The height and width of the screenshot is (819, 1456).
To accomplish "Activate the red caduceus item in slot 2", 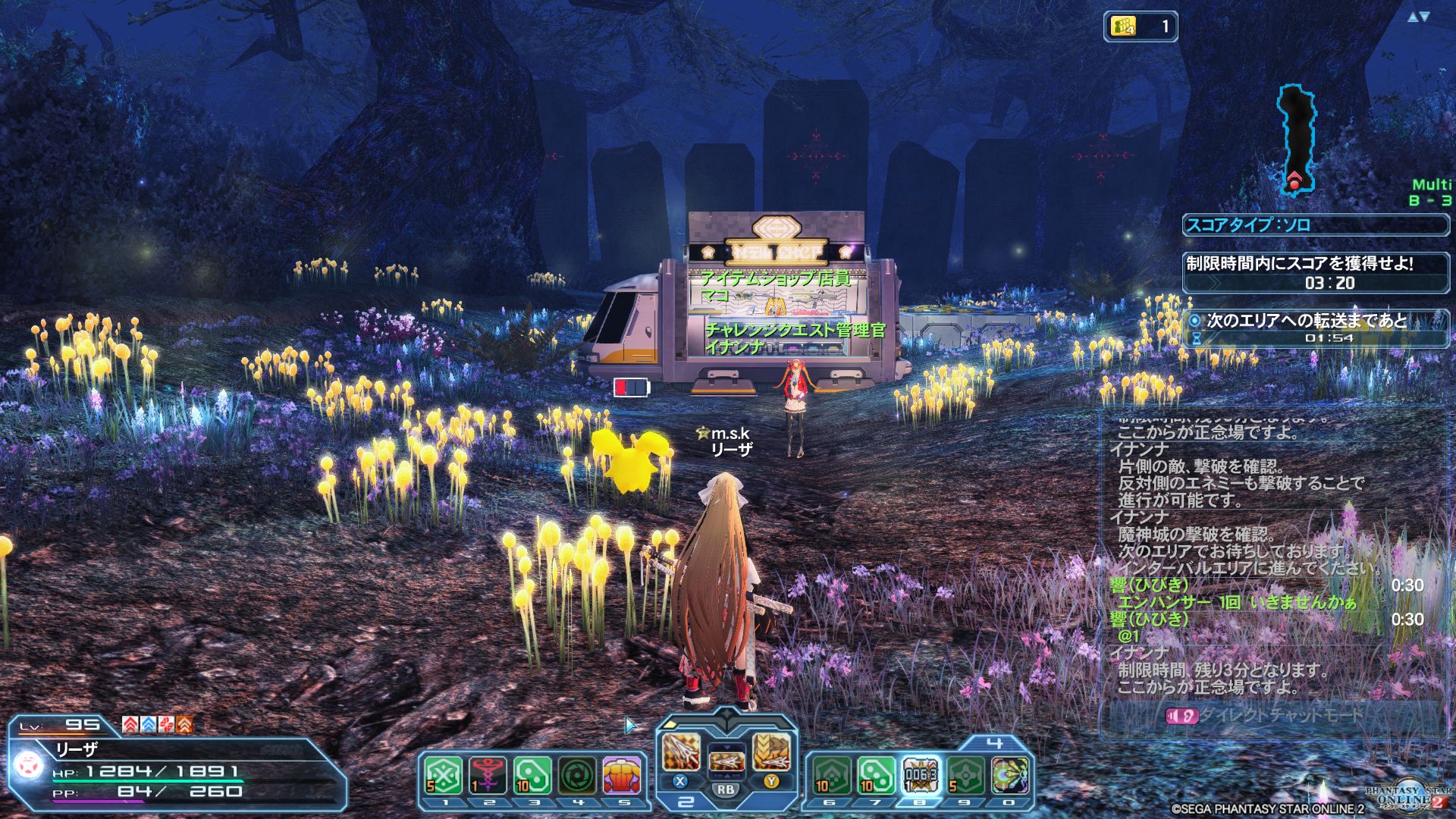I will (x=488, y=776).
